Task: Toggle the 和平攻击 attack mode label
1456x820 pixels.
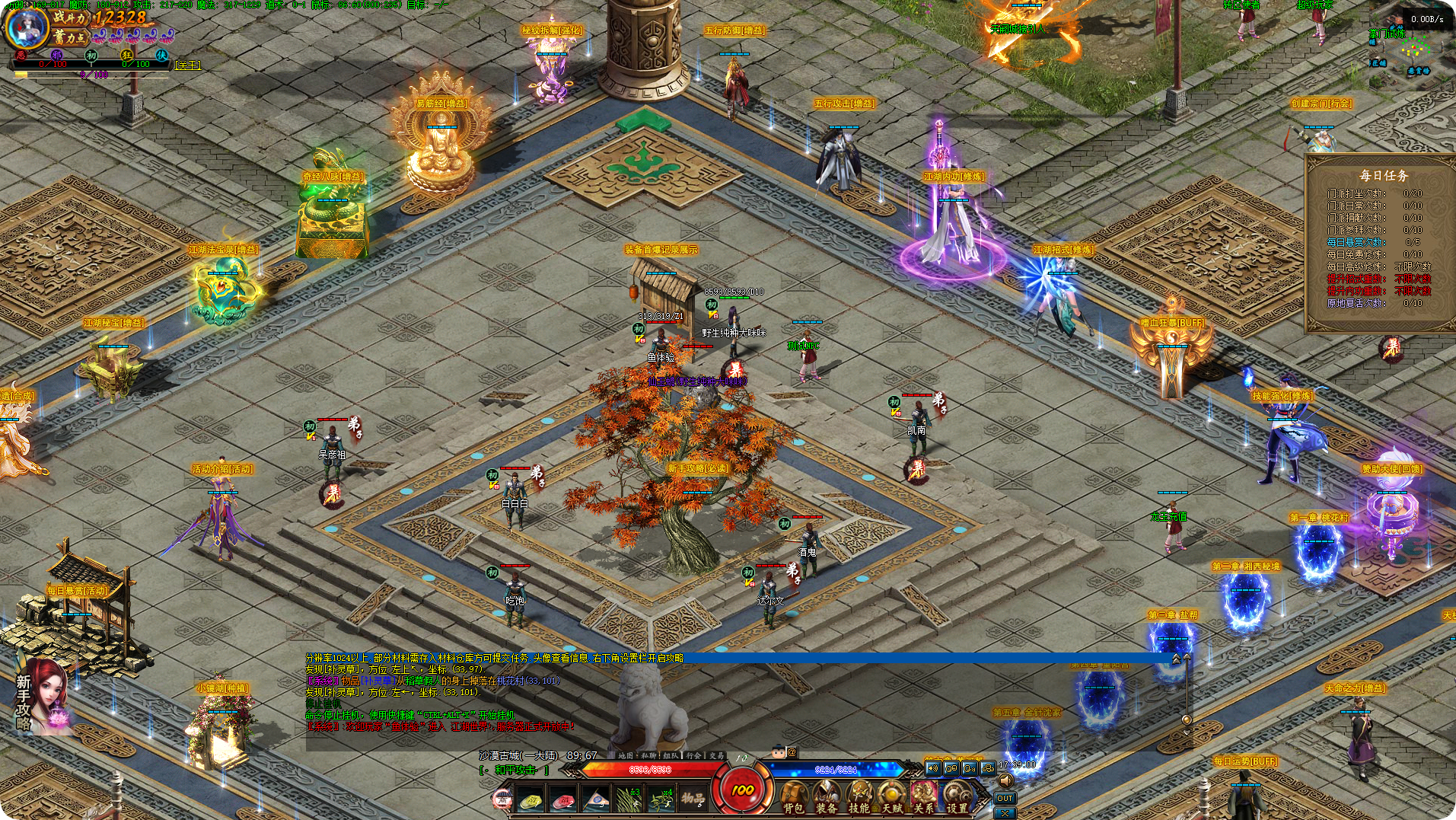Action: [x=515, y=771]
